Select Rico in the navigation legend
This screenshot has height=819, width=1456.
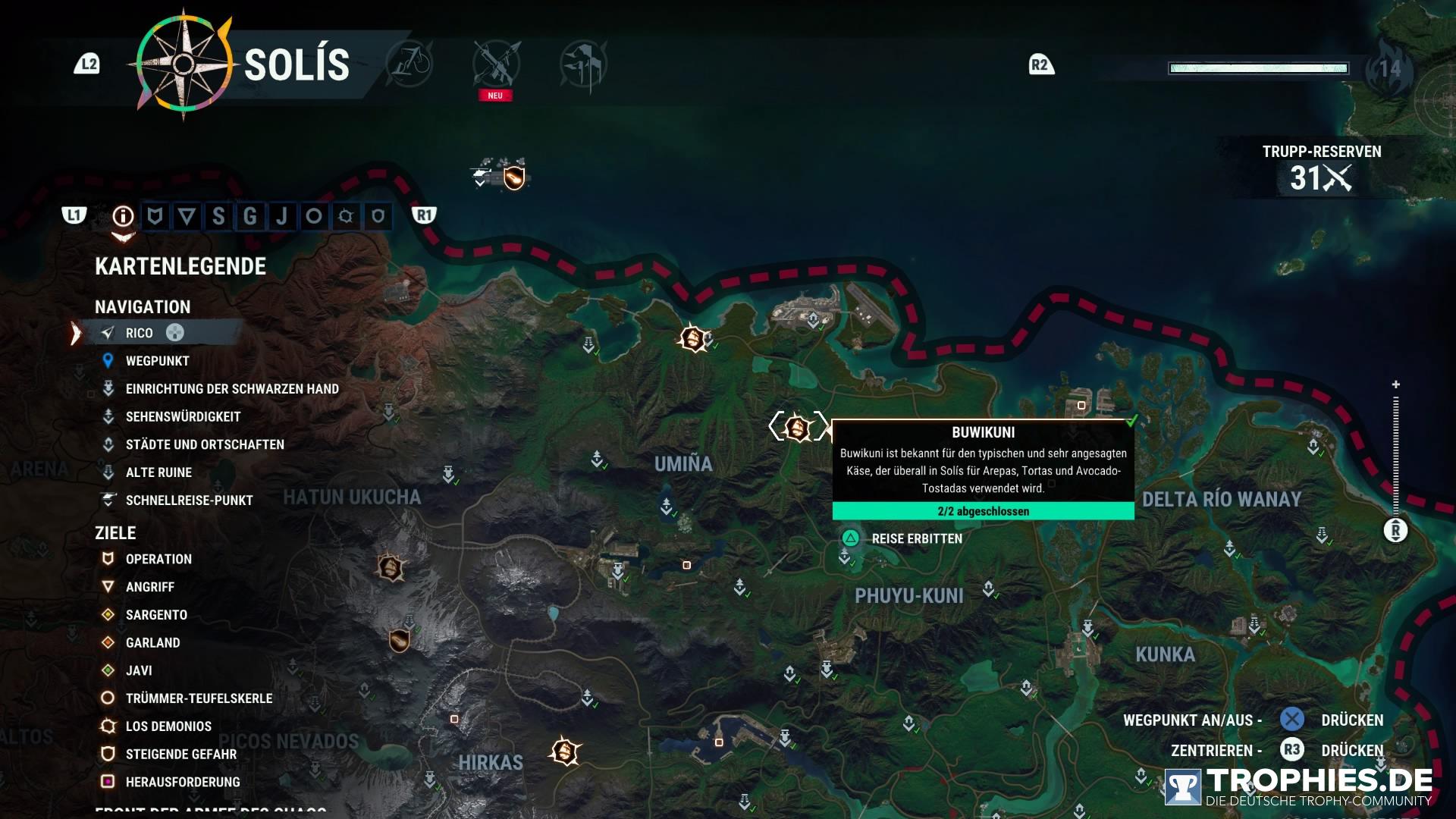point(140,333)
